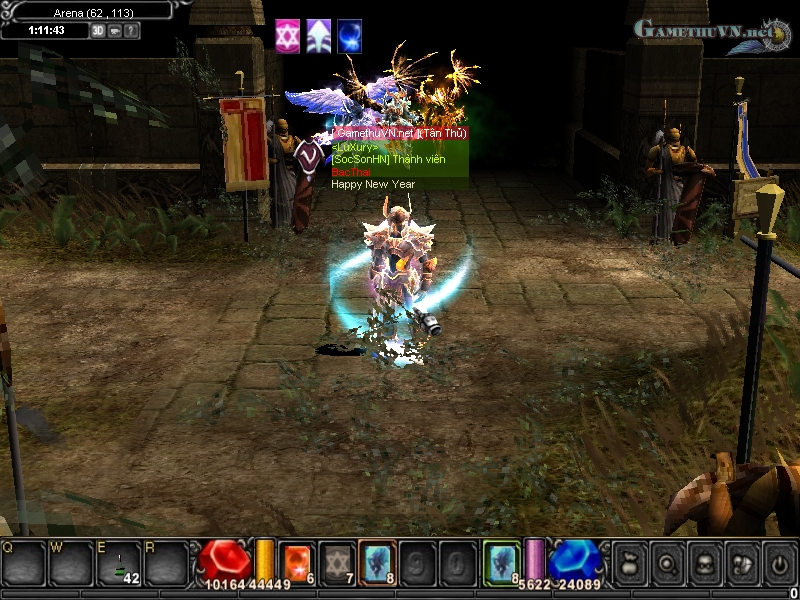Select the hexagram skill numbered 7
This screenshot has height=600, width=800.
(x=339, y=563)
